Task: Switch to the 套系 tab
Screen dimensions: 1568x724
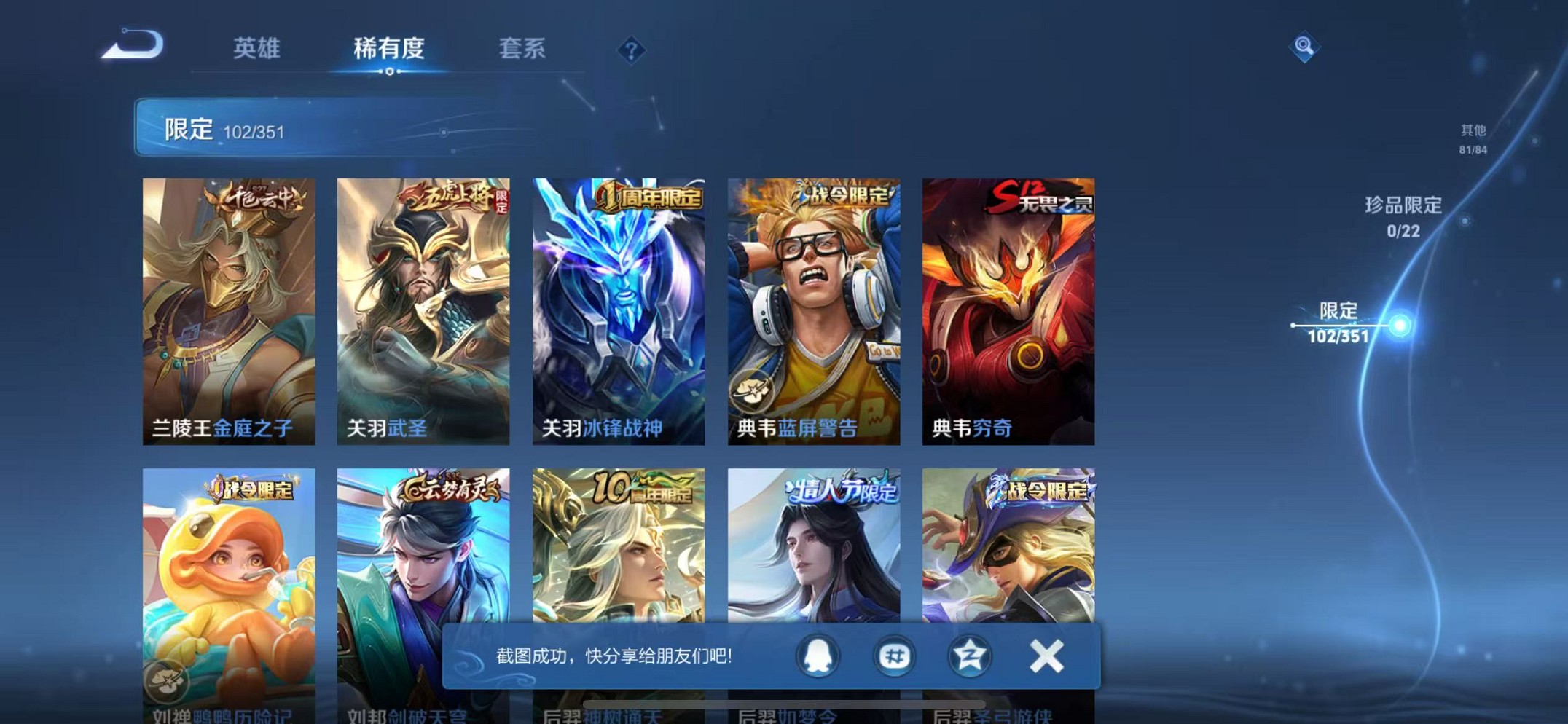Action: pyautogui.click(x=523, y=48)
